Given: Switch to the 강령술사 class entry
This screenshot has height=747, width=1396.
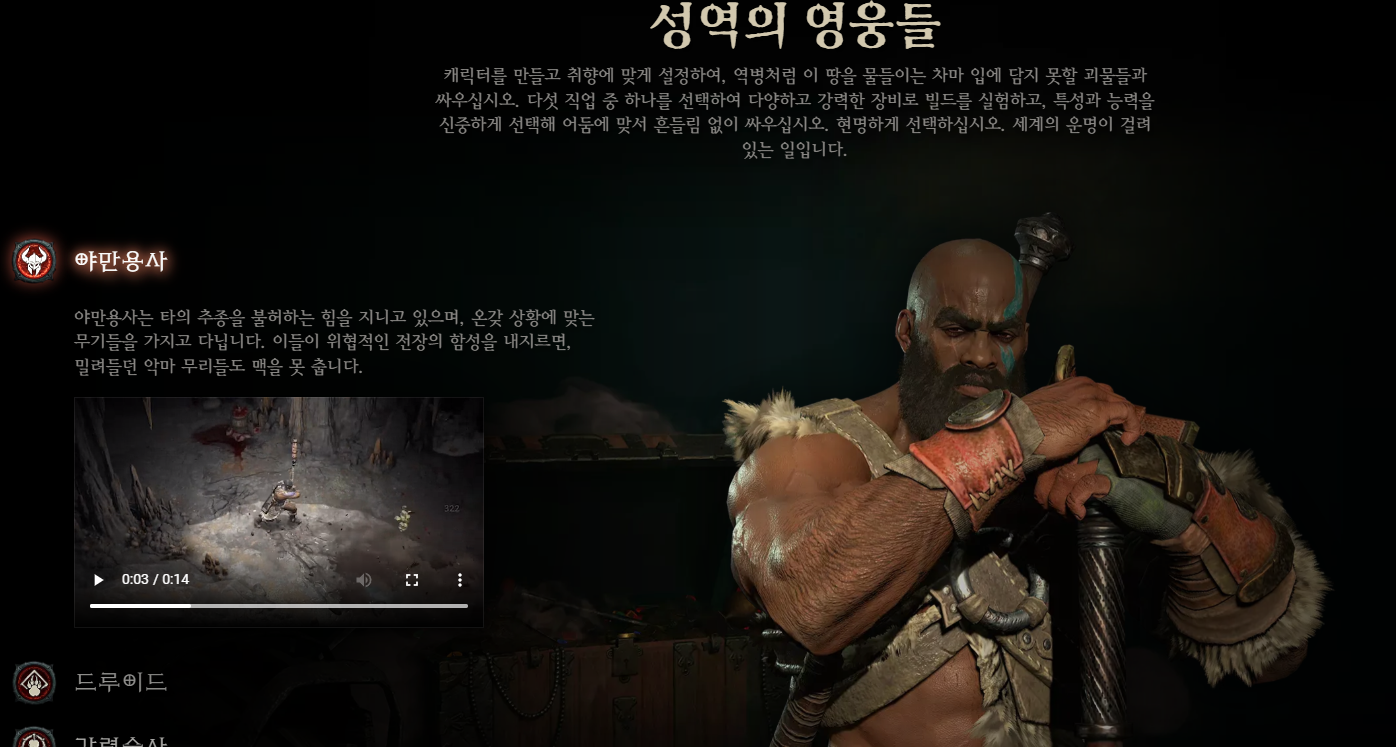Looking at the screenshot, I should pos(122,741).
